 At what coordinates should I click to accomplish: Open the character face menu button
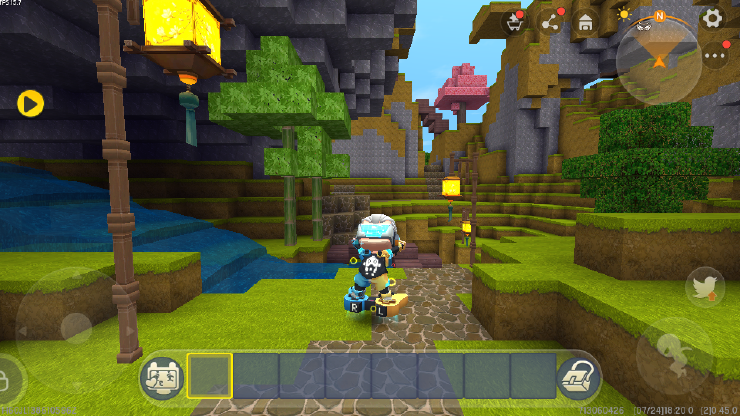pyautogui.click(x=160, y=375)
